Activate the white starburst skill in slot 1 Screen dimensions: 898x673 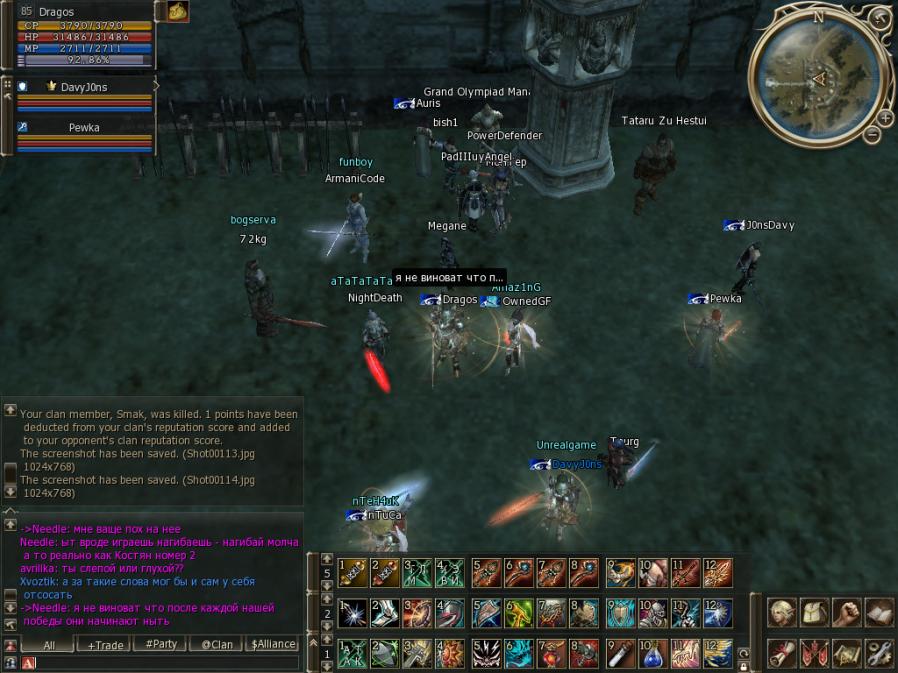(x=353, y=613)
